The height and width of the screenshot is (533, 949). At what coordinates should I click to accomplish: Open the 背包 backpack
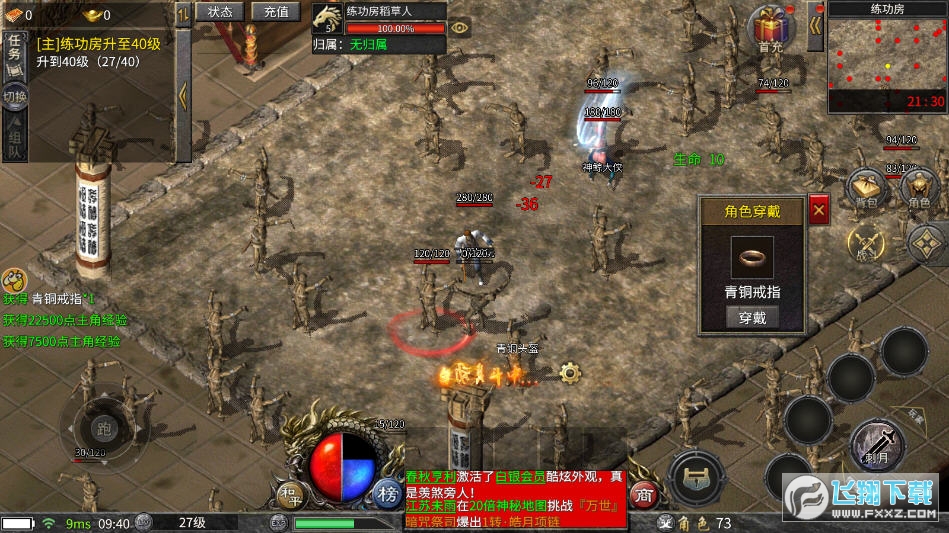tap(866, 188)
